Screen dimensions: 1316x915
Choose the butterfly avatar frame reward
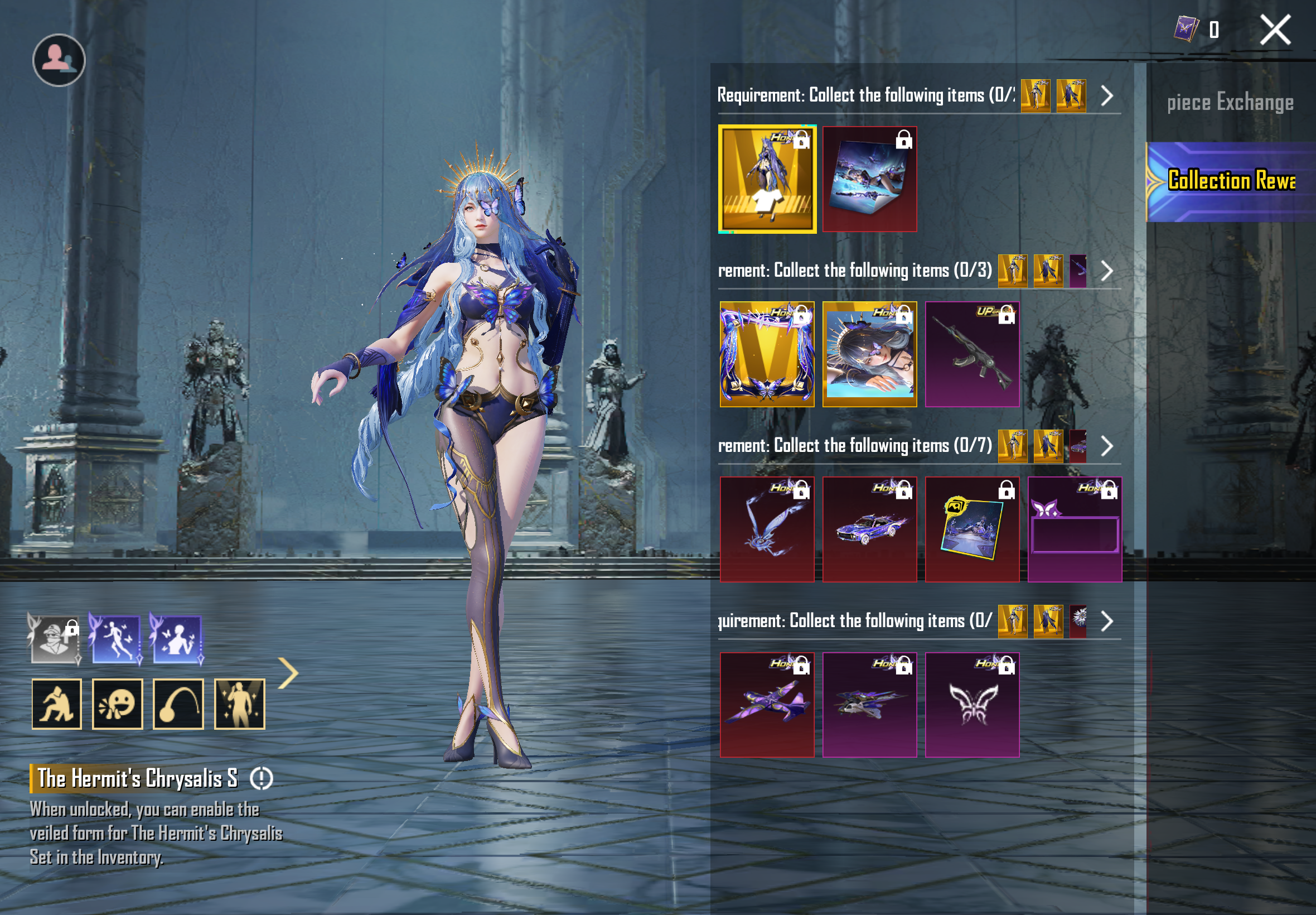point(767,354)
